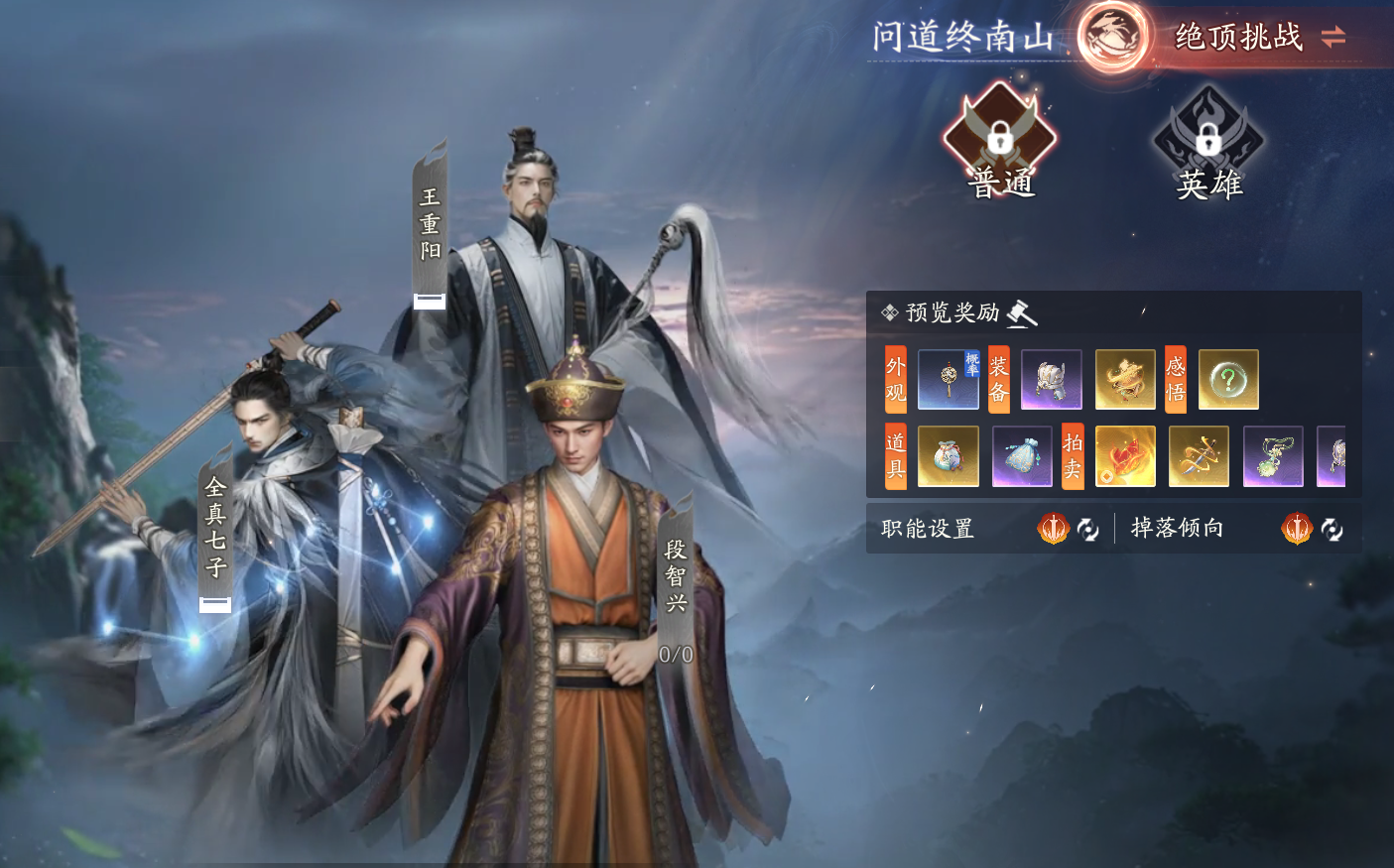Open the role emblem icon next to 掉落倾向
This screenshot has width=1394, height=868.
pyautogui.click(x=1295, y=529)
